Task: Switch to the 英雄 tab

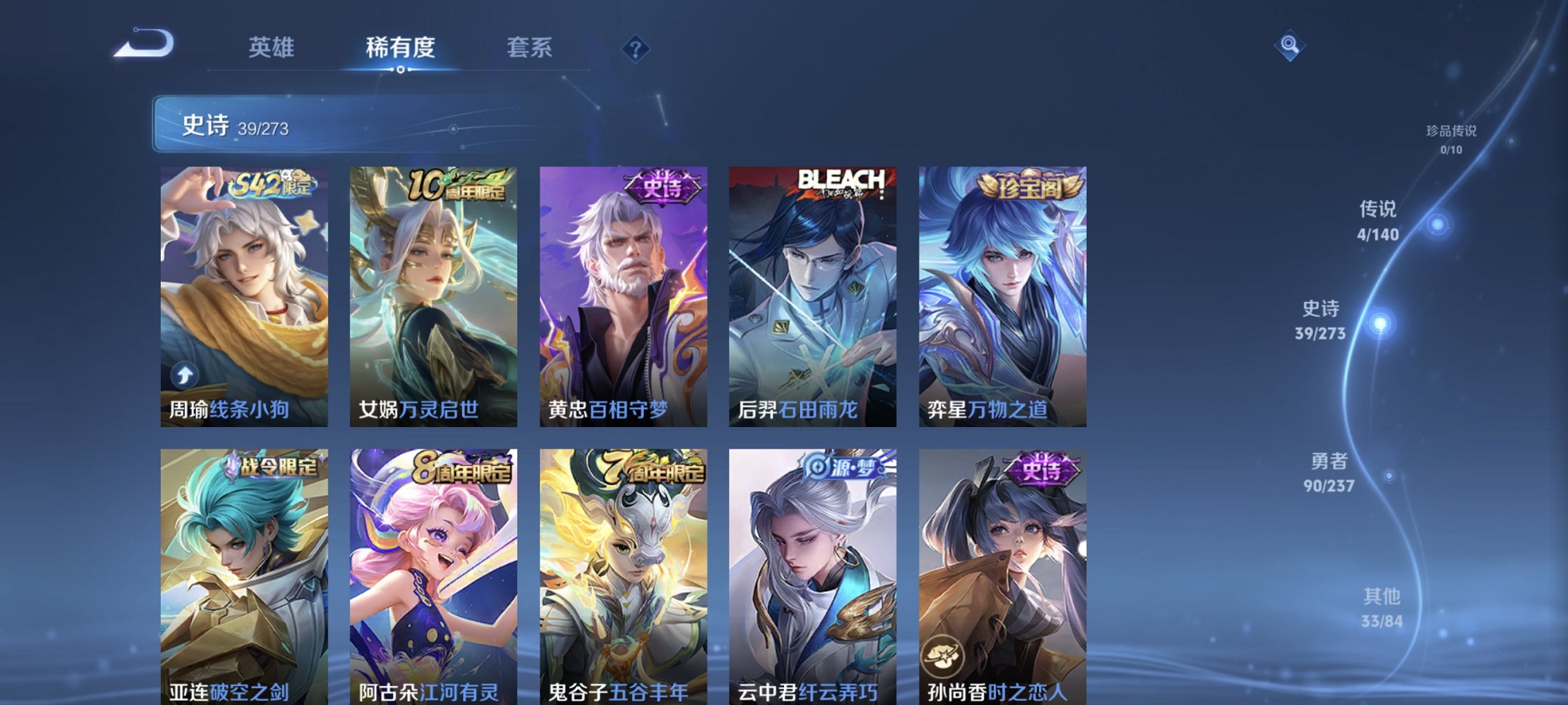Action: [273, 48]
